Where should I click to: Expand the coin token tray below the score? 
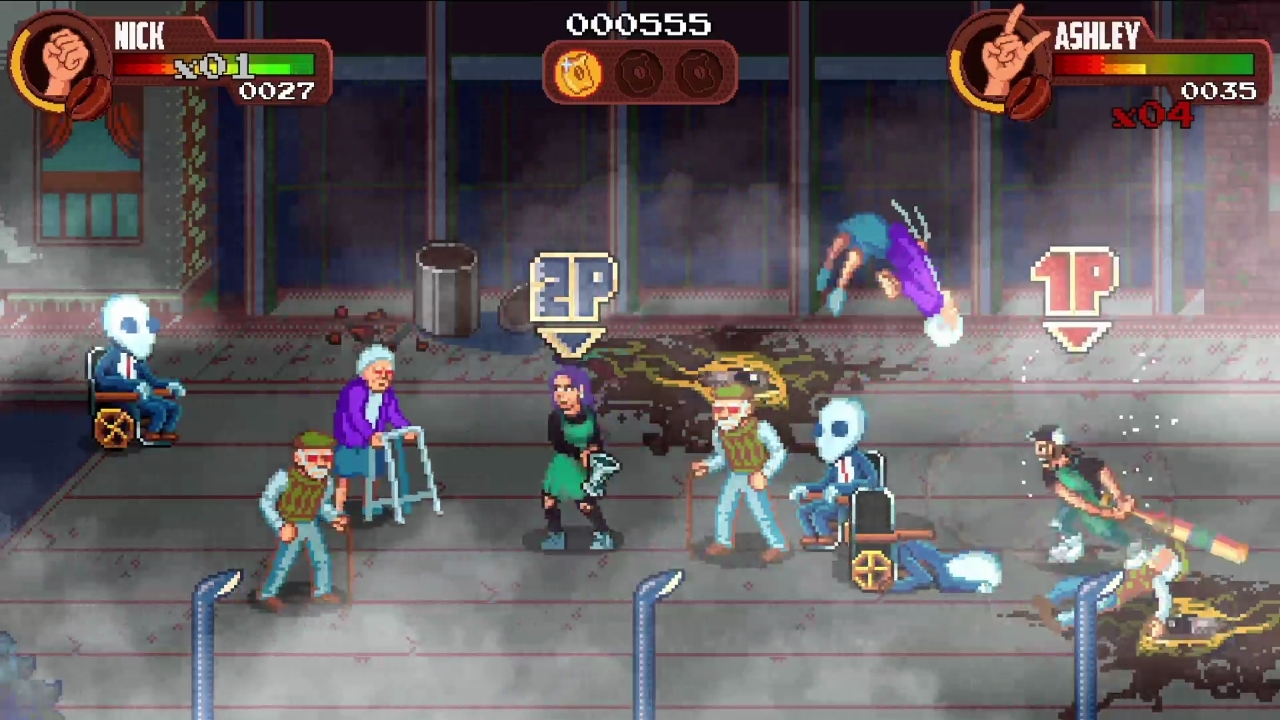click(x=639, y=71)
